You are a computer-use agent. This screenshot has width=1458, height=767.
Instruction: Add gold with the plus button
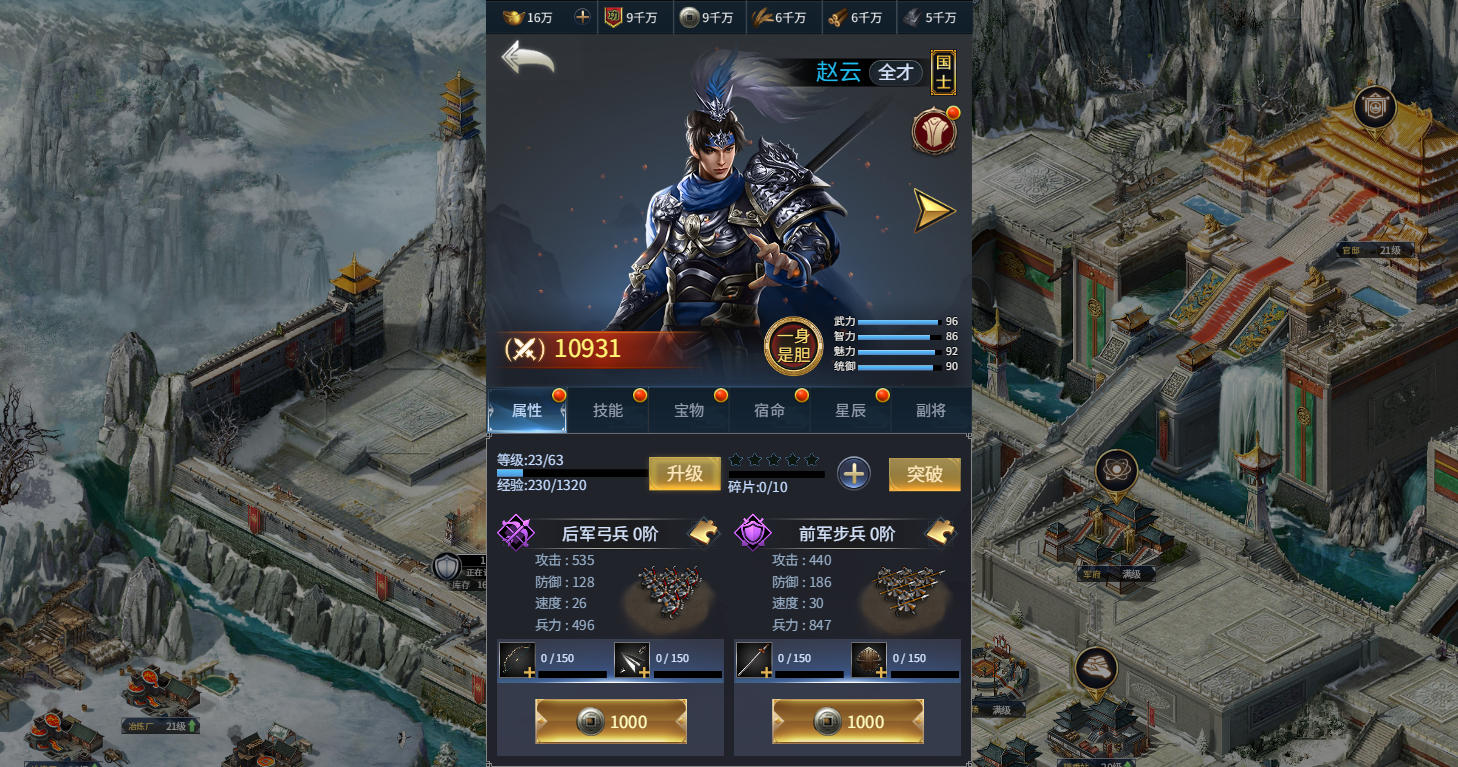point(583,17)
